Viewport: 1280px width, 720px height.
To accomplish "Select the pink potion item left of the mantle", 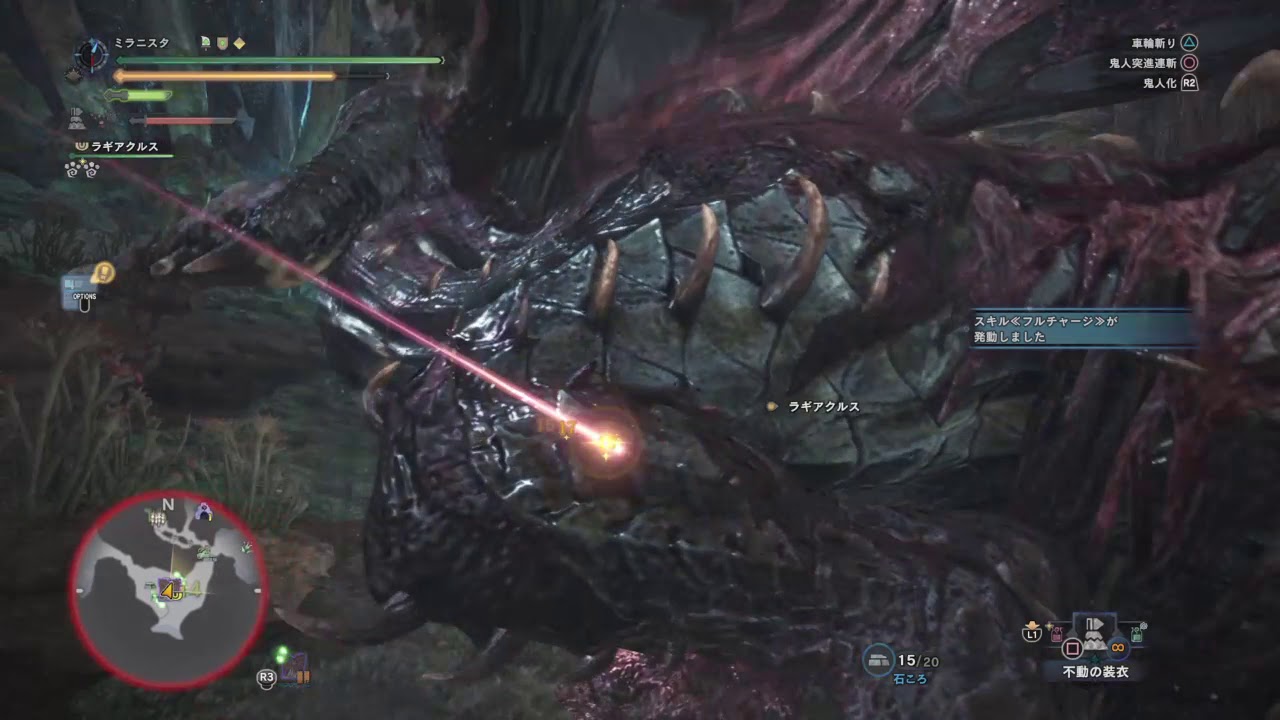I will click(x=1056, y=632).
